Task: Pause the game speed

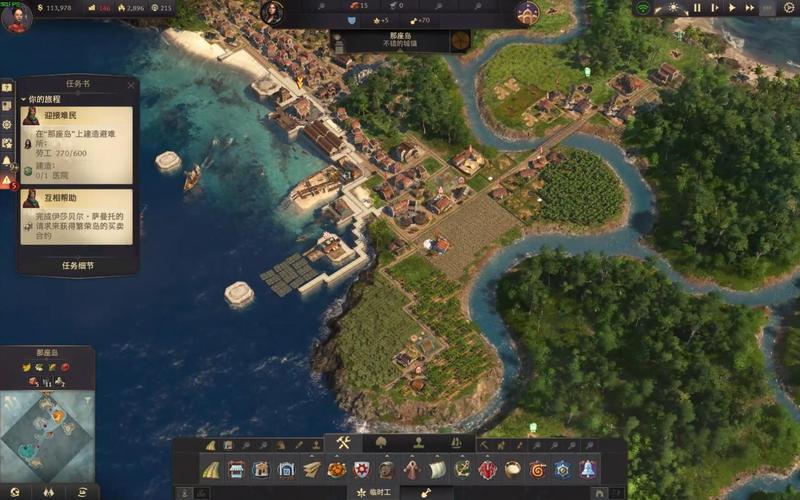Action: point(697,7)
